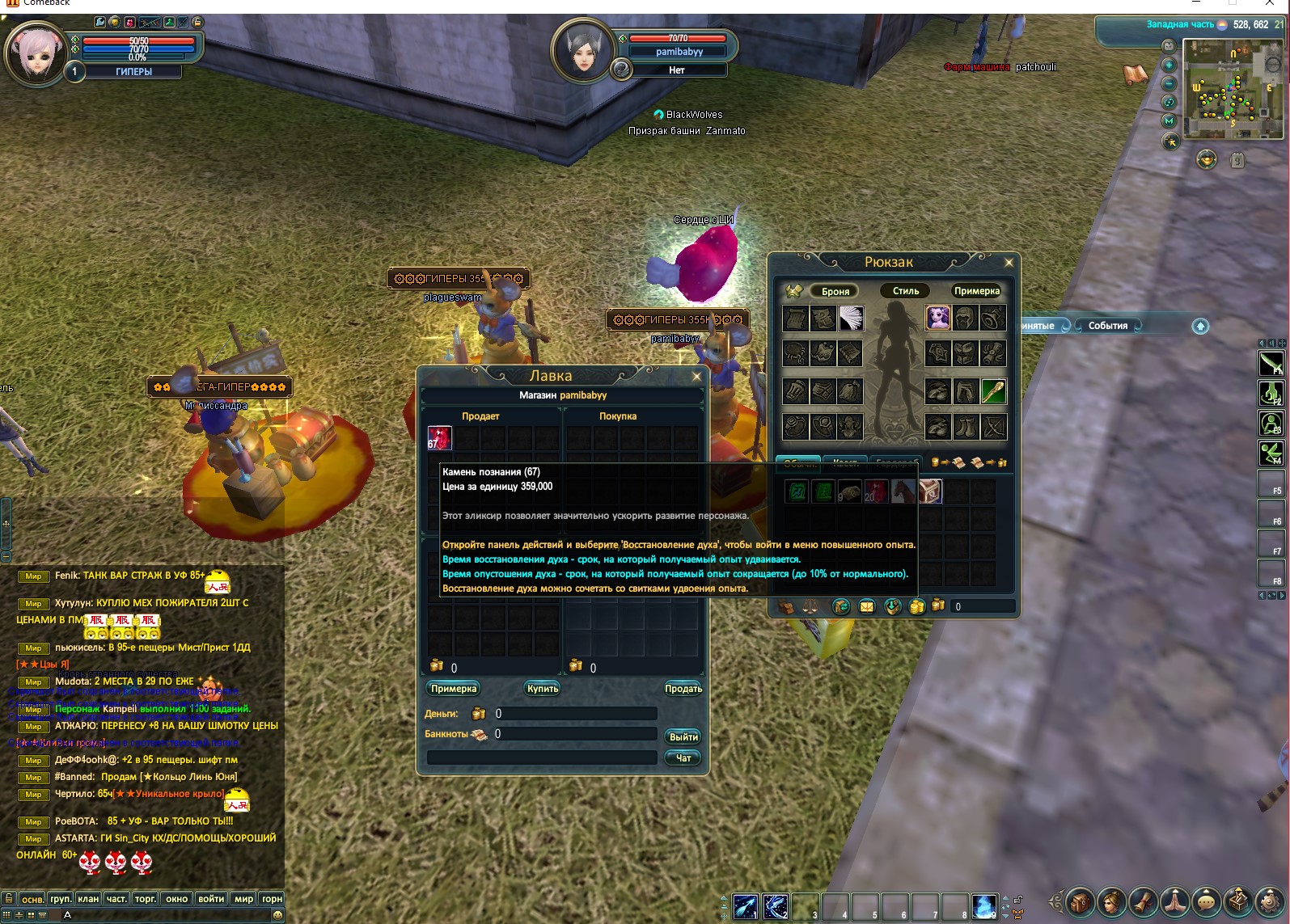This screenshot has width=1290, height=924.
Task: Open the События panel
Action: (1107, 326)
